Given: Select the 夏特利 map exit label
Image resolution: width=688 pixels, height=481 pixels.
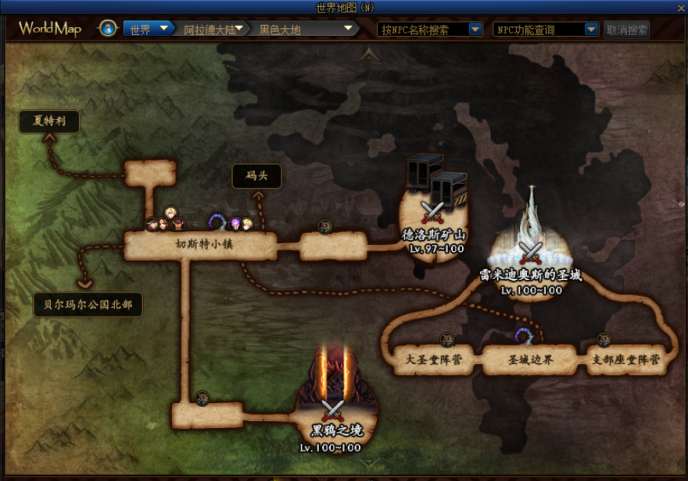Looking at the screenshot, I should tap(49, 122).
